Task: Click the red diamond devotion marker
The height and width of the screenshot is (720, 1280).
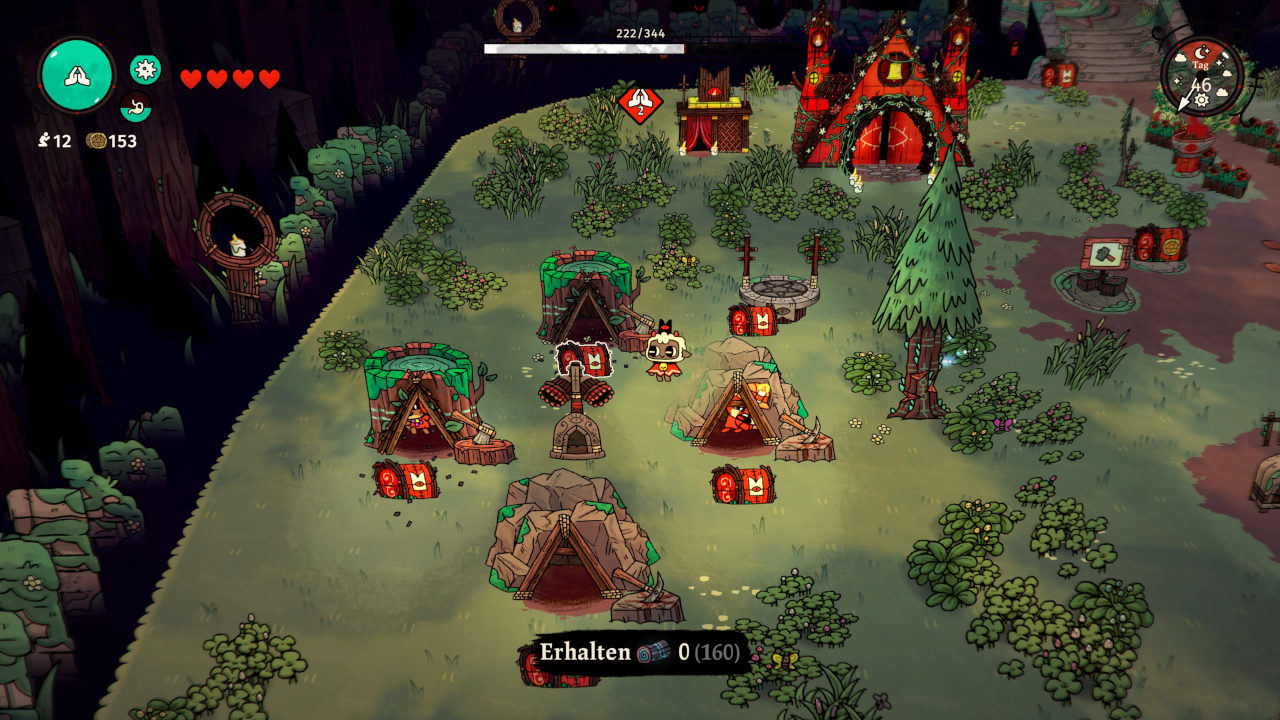Action: pyautogui.click(x=639, y=103)
